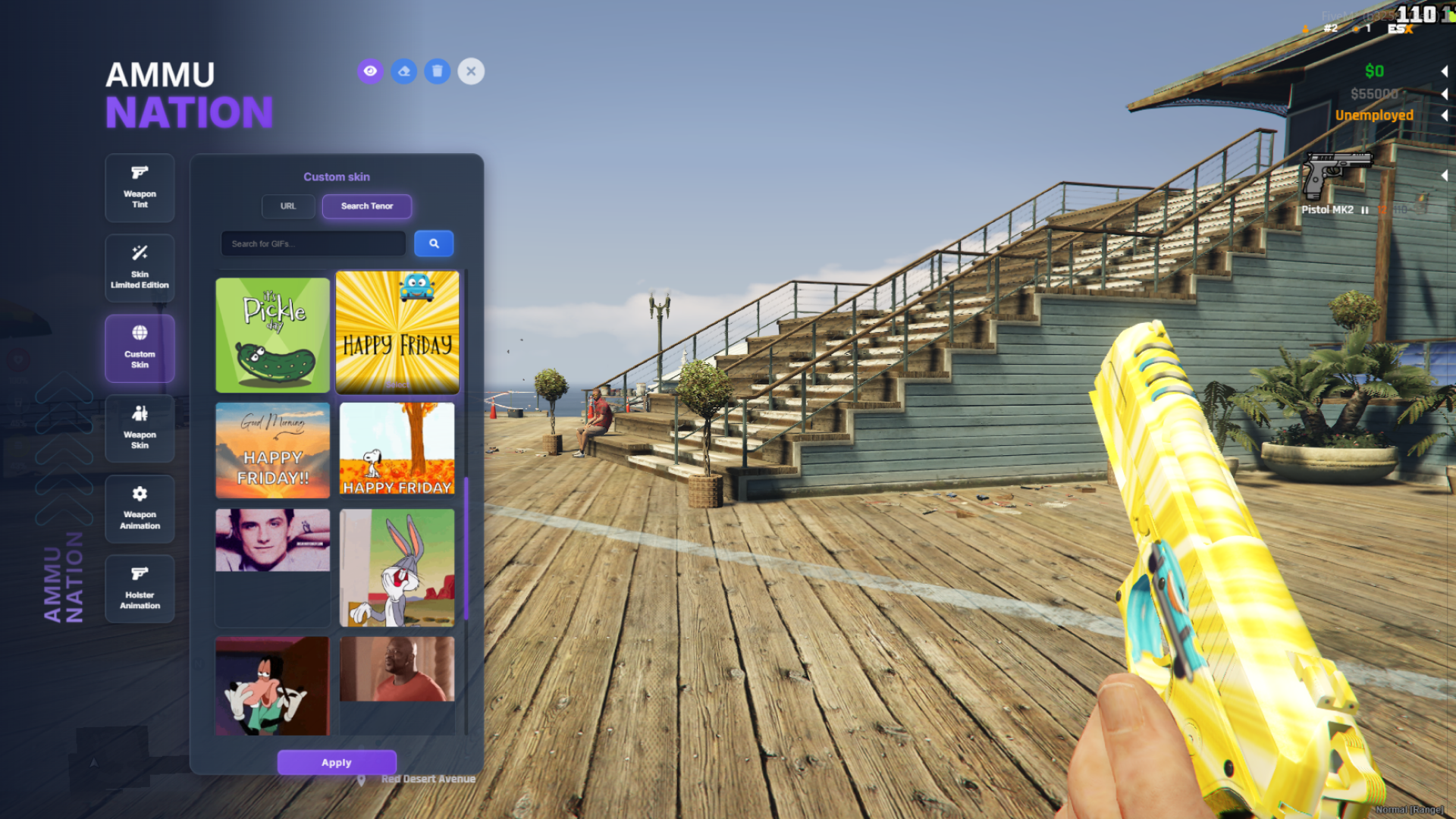1456x819 pixels.
Task: Pick the Pickle day GIF thumbnail
Action: (273, 335)
